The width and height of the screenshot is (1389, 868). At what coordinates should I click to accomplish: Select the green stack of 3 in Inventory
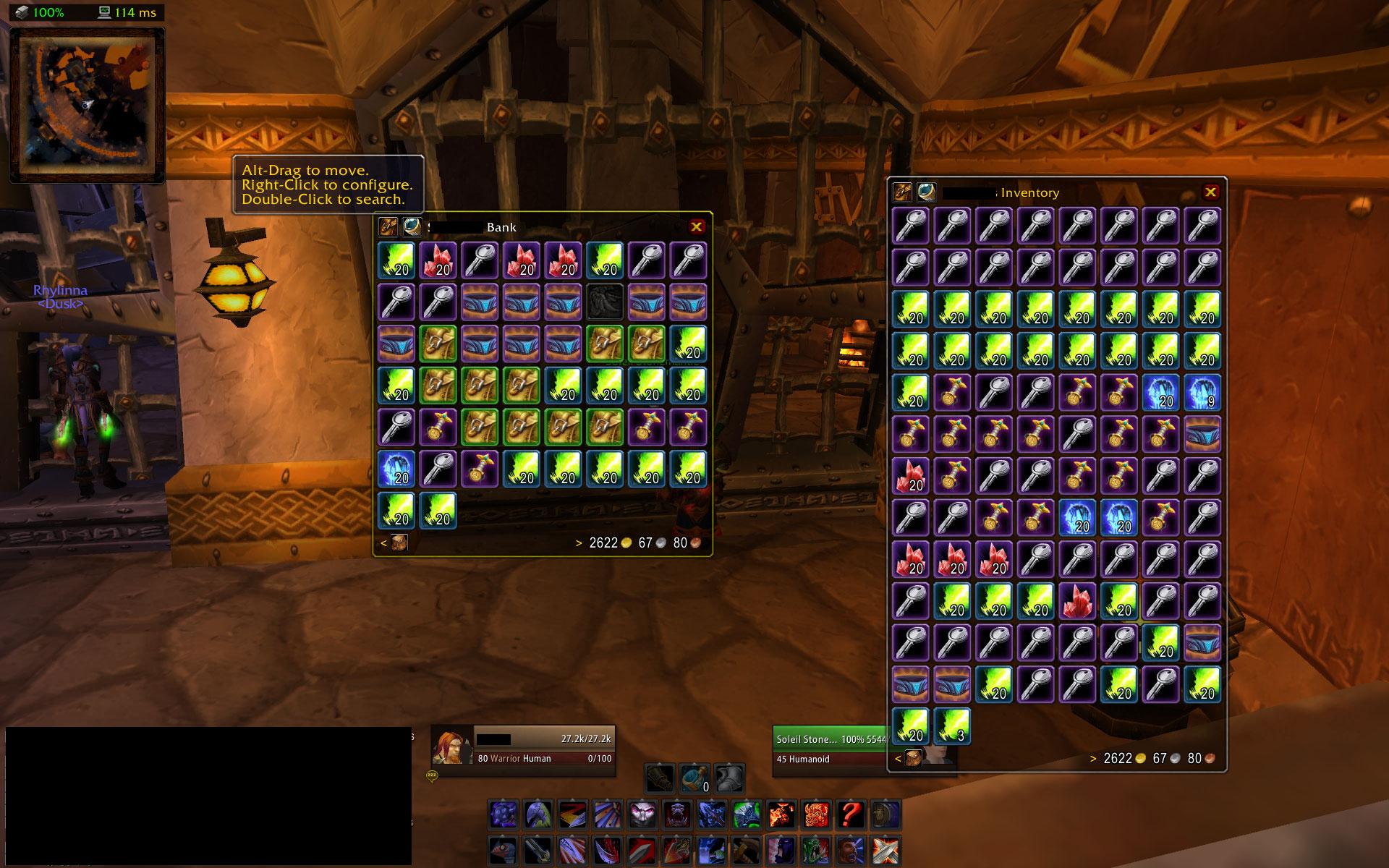pos(952,726)
